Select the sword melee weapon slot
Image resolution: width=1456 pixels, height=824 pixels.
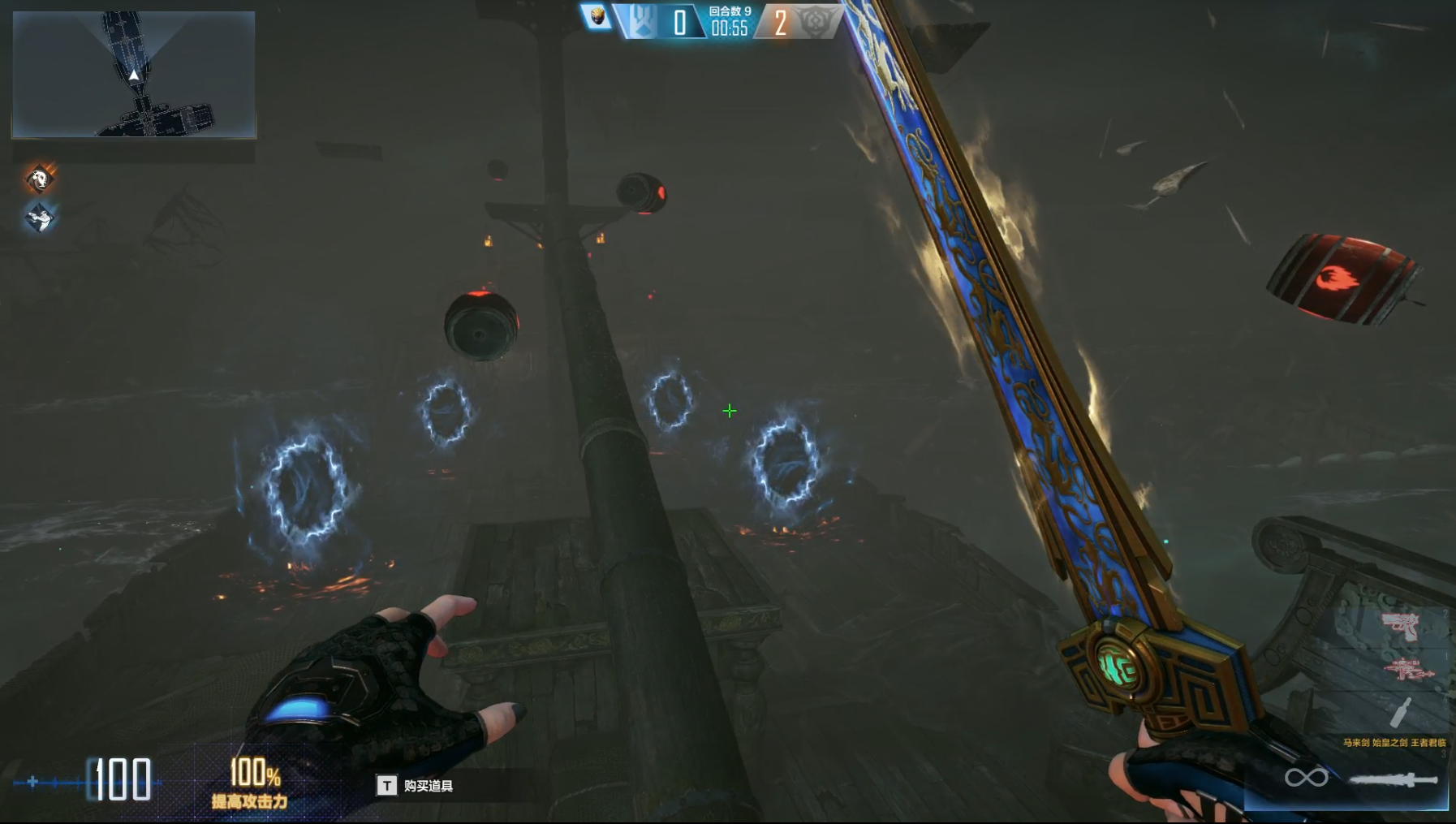(x=1393, y=780)
